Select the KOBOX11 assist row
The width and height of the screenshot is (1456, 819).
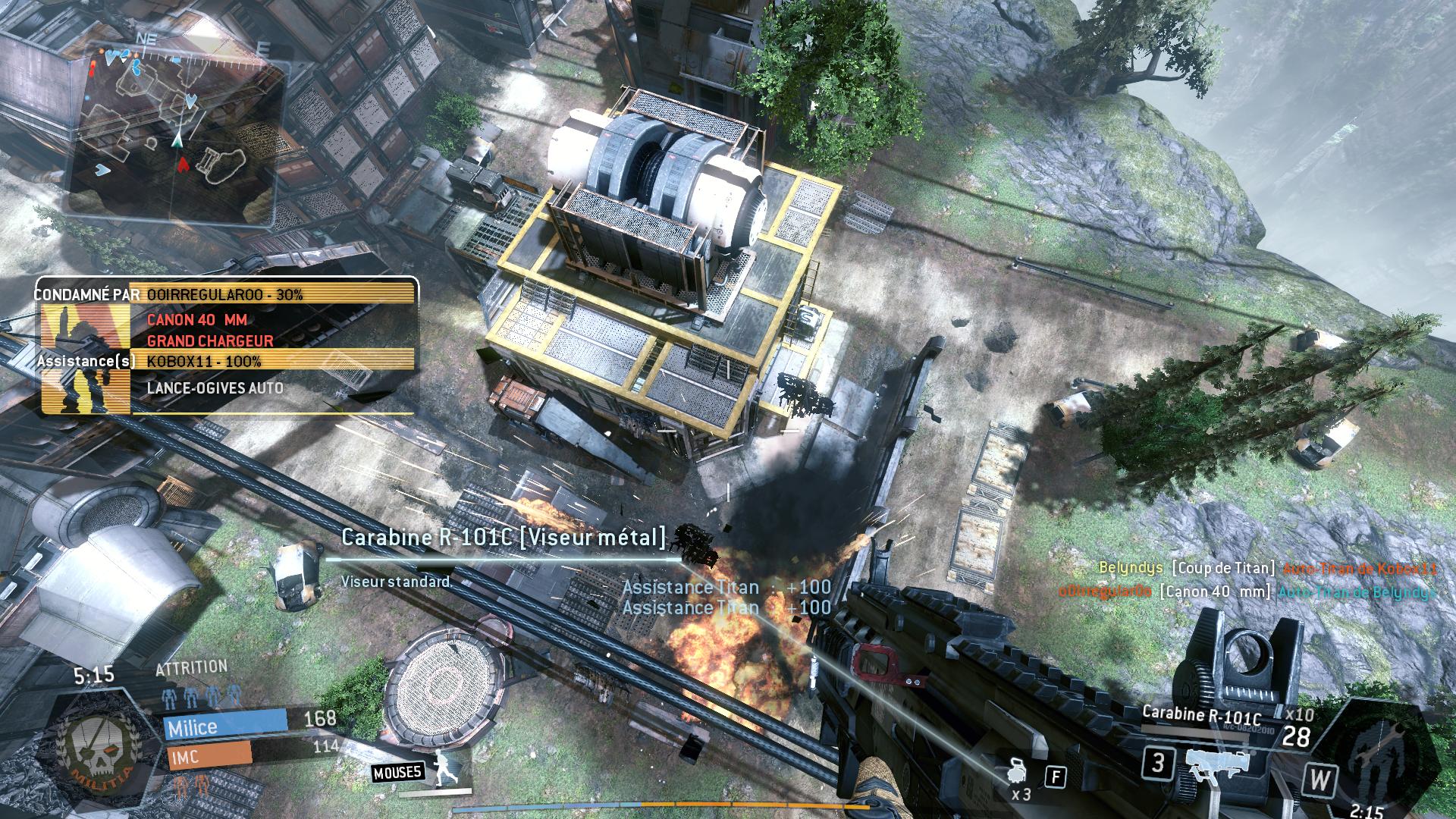pyautogui.click(x=273, y=362)
